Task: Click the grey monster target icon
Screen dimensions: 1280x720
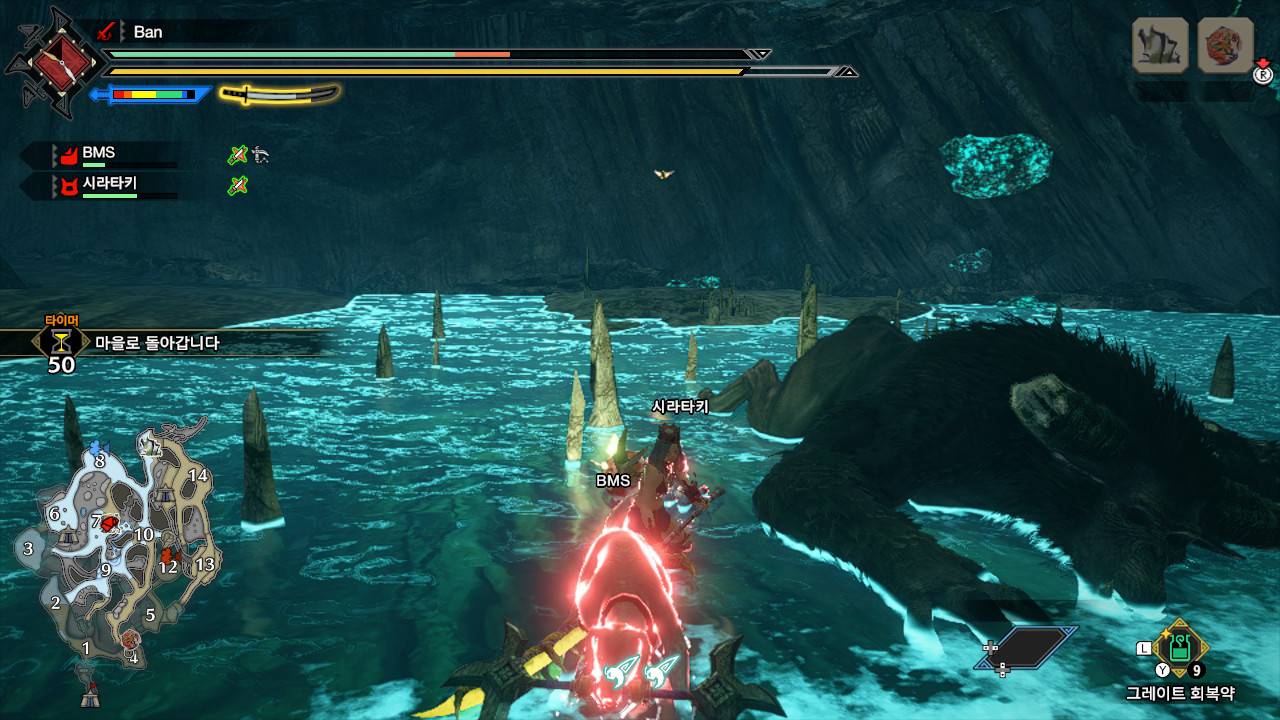Action: (x=1160, y=45)
